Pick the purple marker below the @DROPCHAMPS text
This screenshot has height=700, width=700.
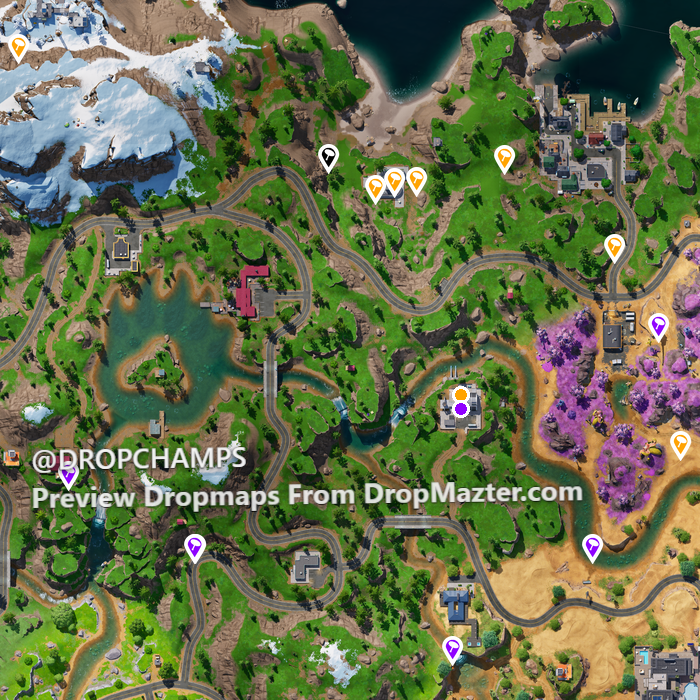pyautogui.click(x=68, y=476)
